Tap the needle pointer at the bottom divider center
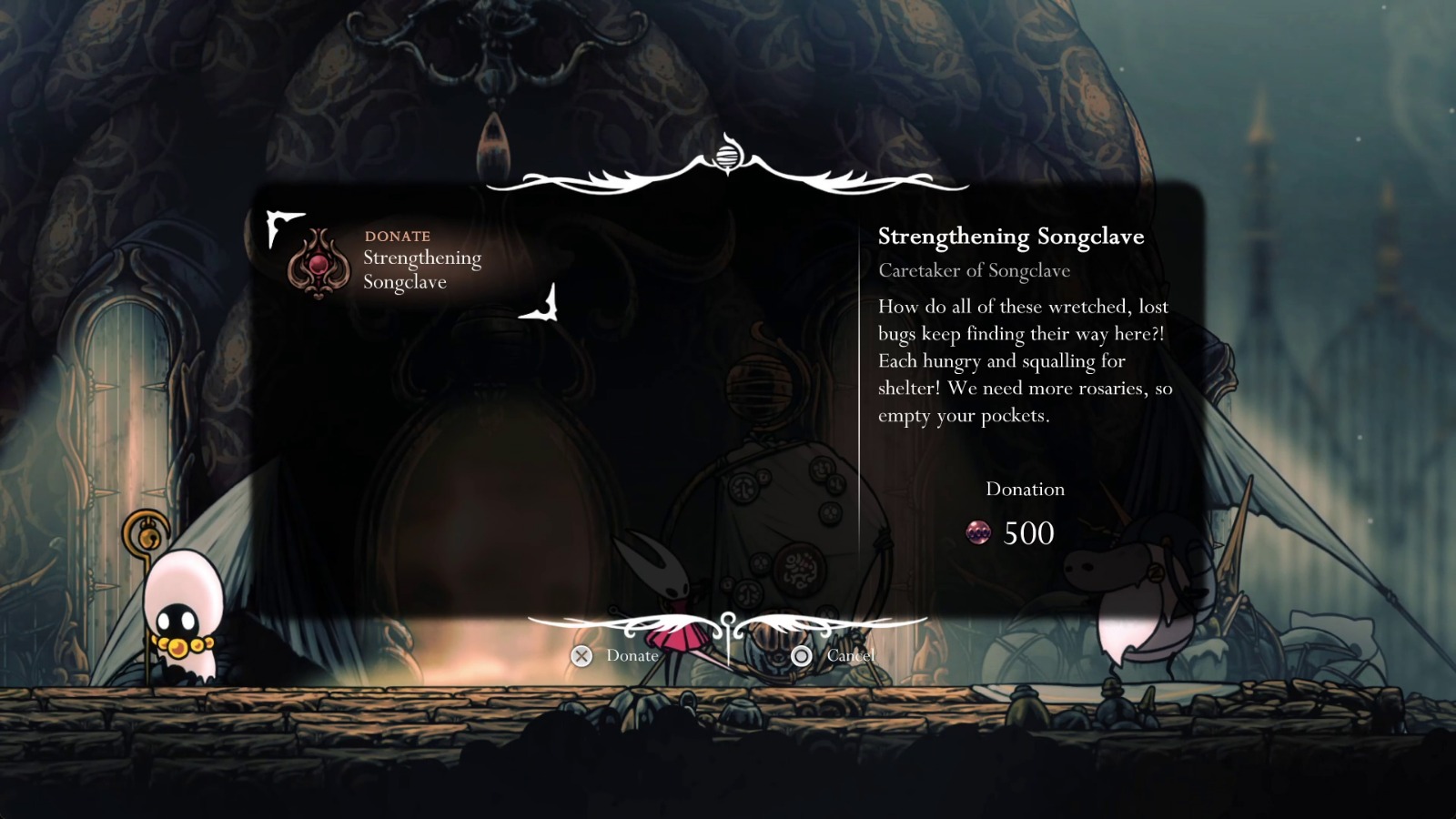This screenshot has width=1456, height=819. click(727, 637)
